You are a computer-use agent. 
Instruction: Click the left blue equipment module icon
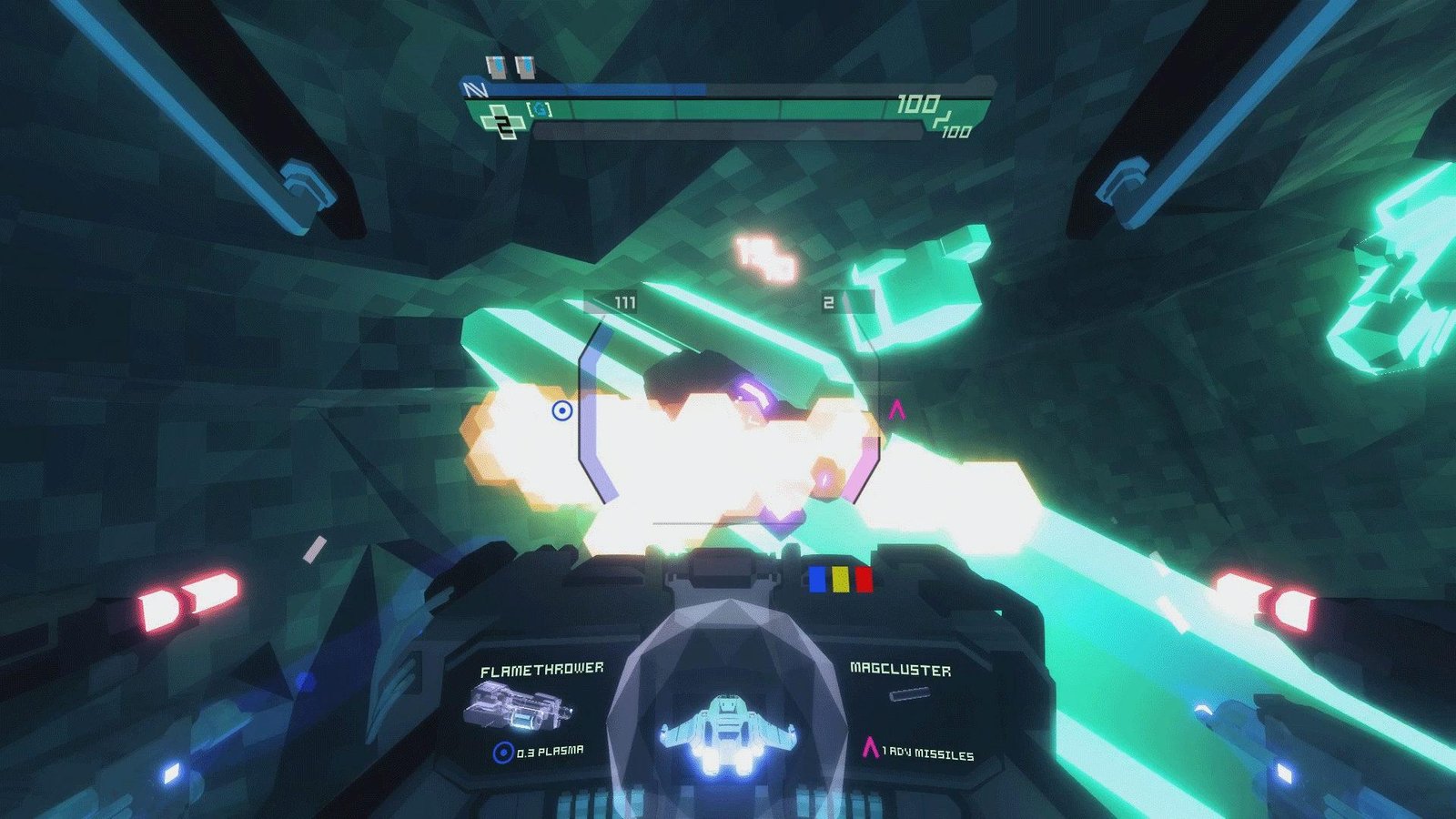[495, 66]
